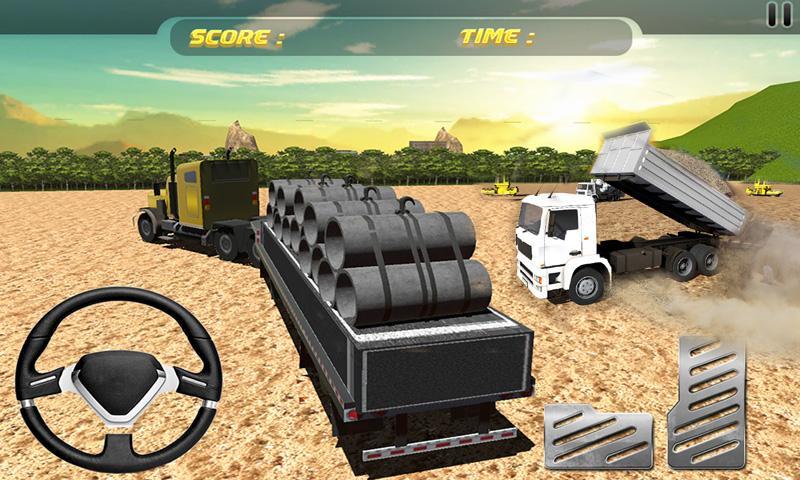The image size is (800, 480).
Task: Hit the wide brake pedal
Action: pyautogui.click(x=597, y=436)
